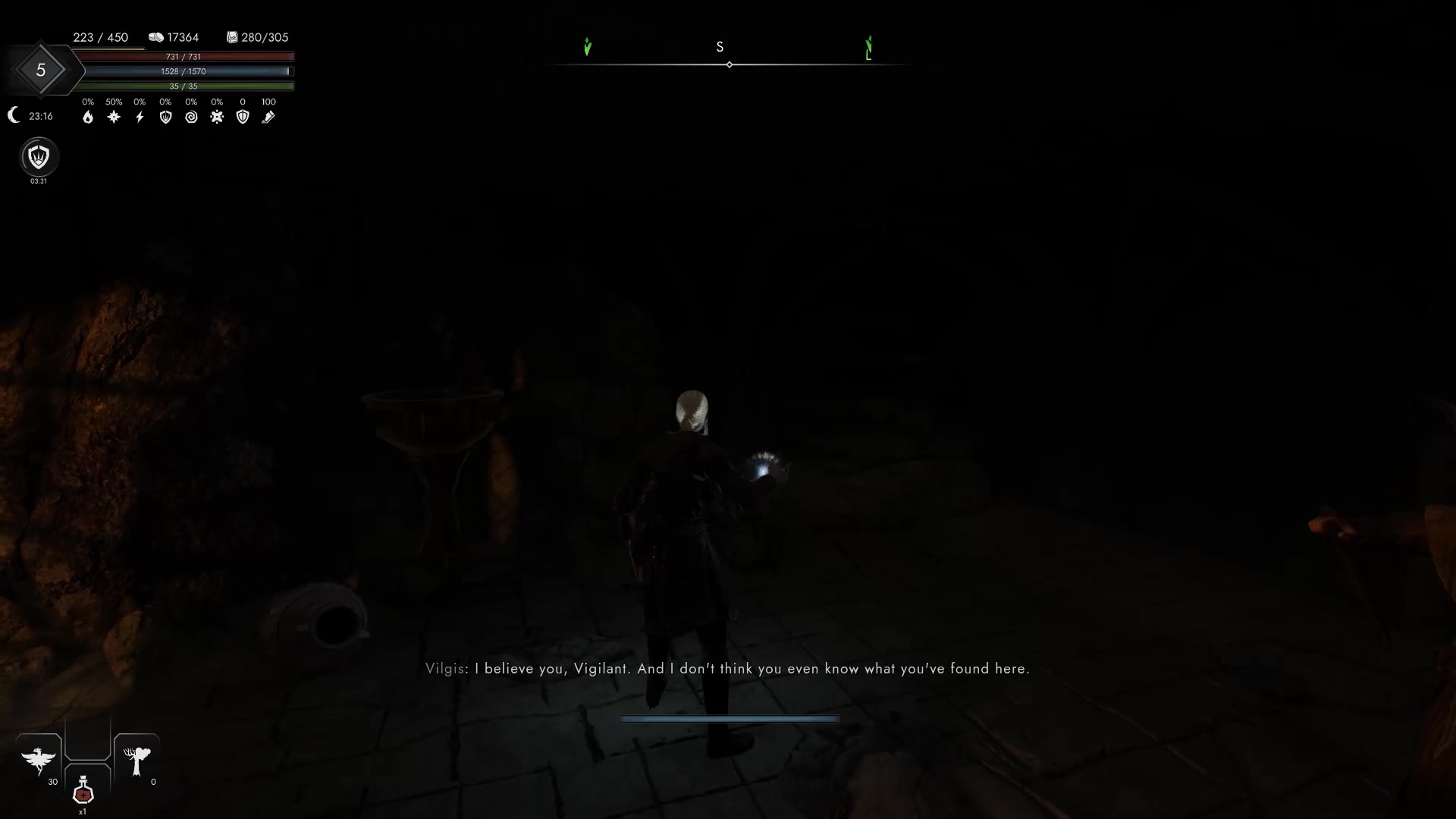The image size is (1456, 819).
Task: Click the level 5 diamond badge
Action: tap(40, 70)
